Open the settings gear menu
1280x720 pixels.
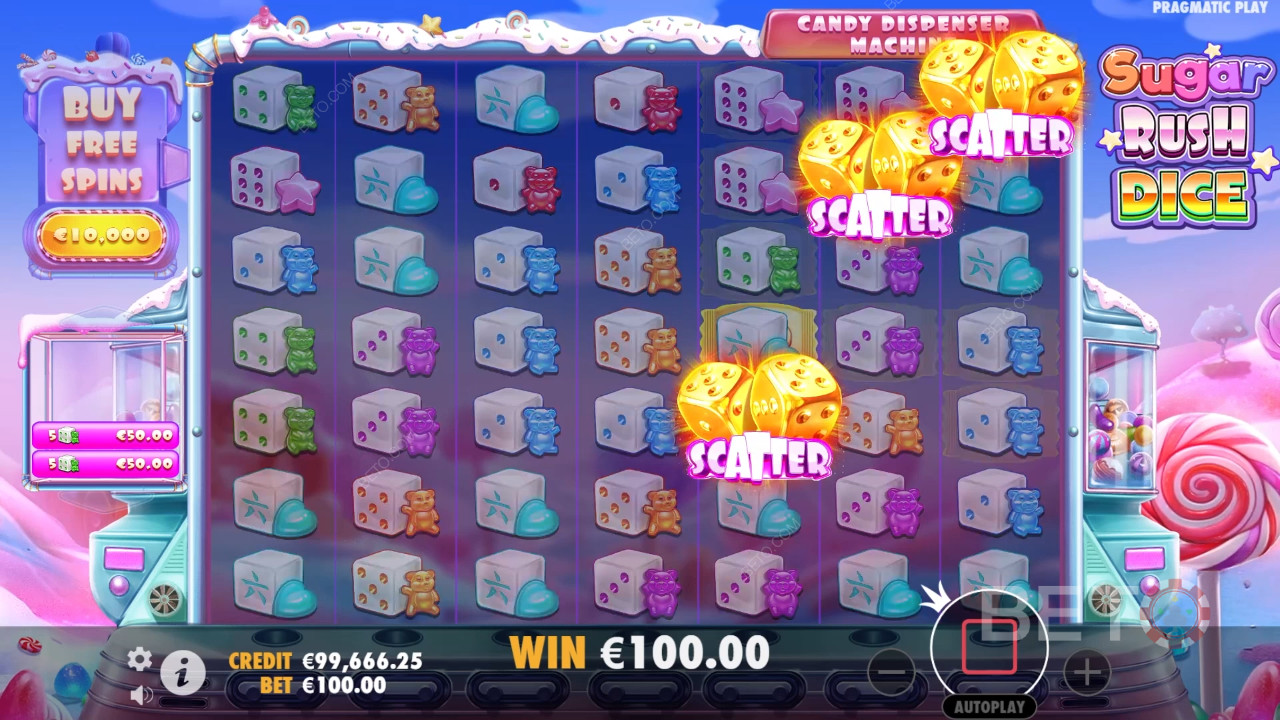tap(140, 658)
